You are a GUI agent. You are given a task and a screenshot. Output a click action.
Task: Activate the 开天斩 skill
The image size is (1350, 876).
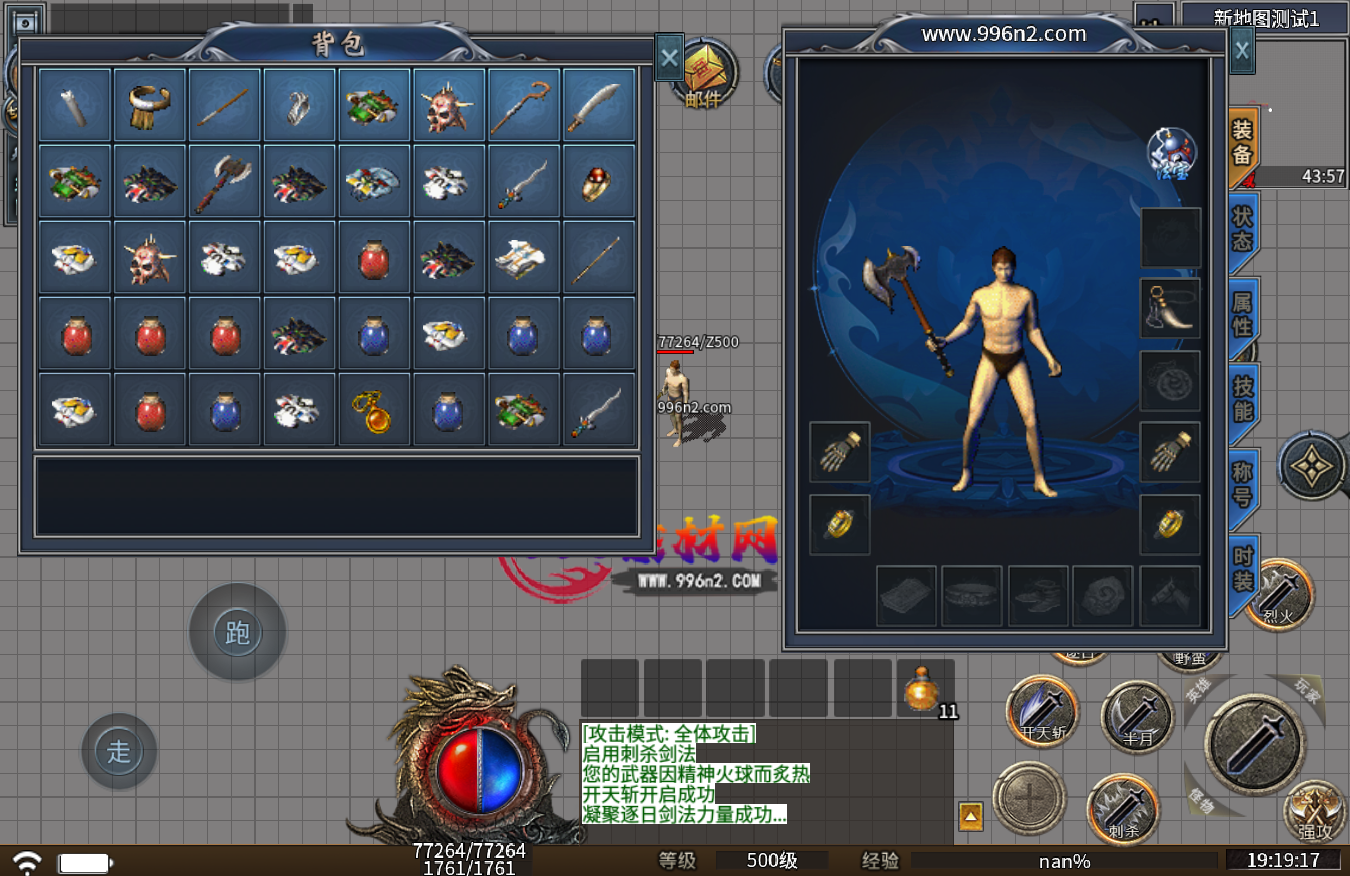point(1042,711)
